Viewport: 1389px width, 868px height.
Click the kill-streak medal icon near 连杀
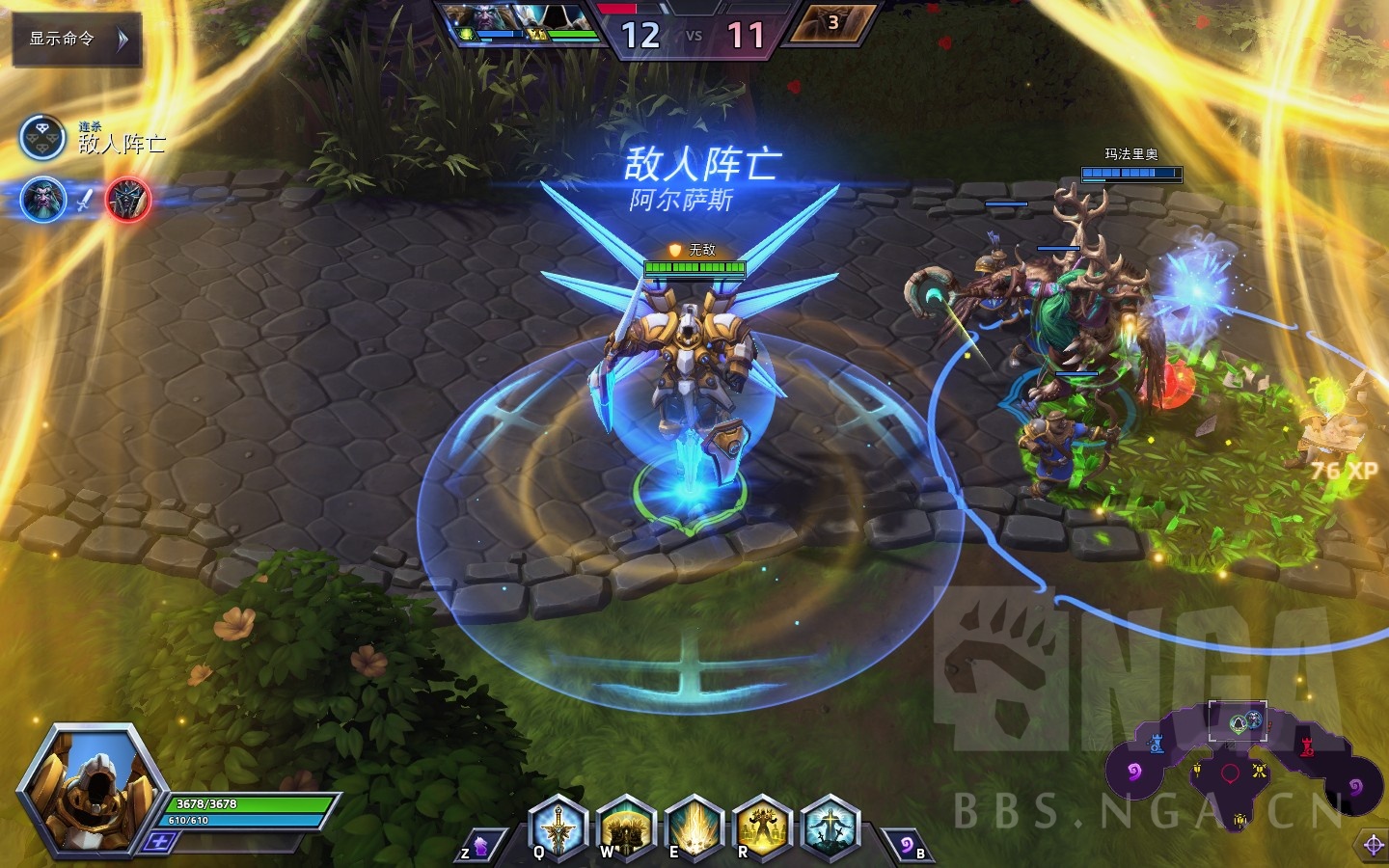pos(41,136)
